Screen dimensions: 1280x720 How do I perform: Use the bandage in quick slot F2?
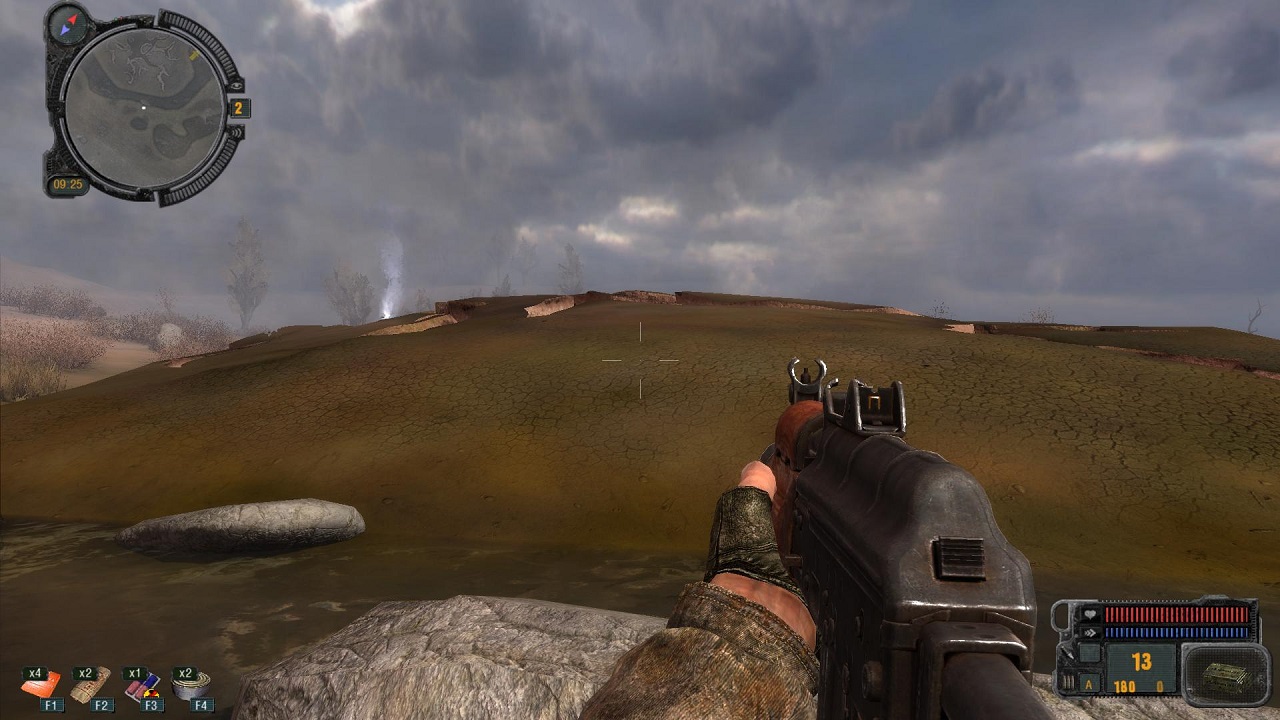(x=91, y=685)
